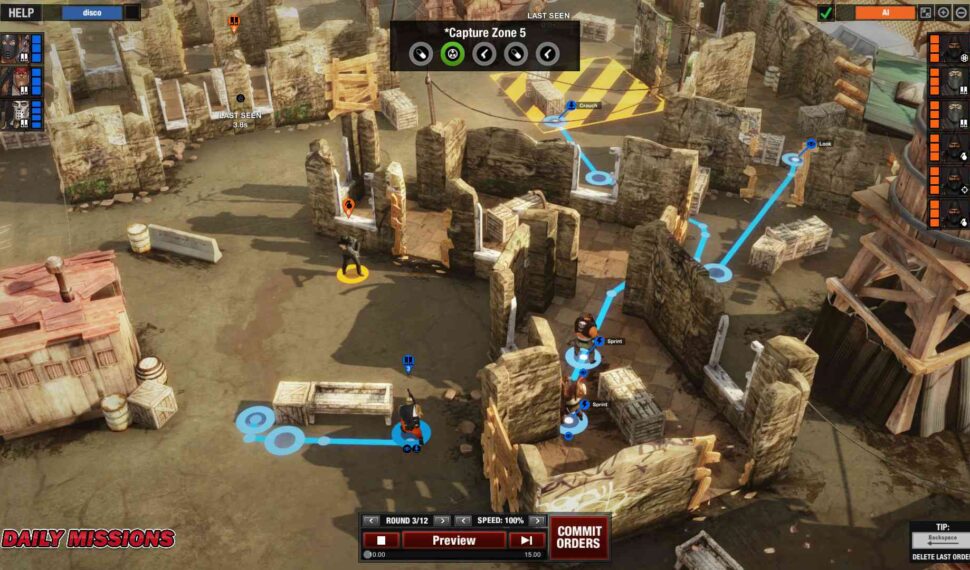
Task: Click the blue disco player name bar
Action: tap(91, 13)
